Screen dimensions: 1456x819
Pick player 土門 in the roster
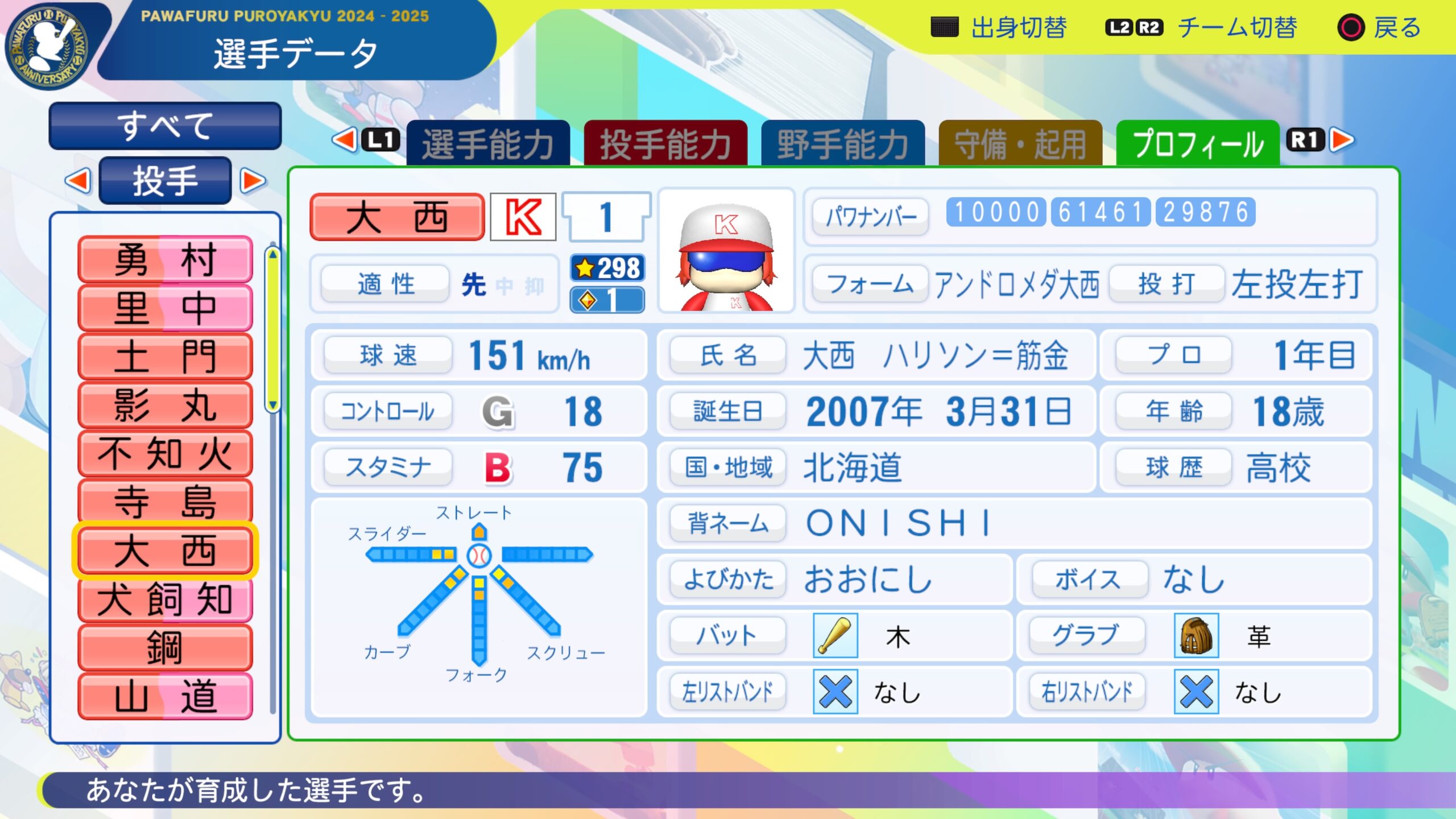tap(165, 357)
